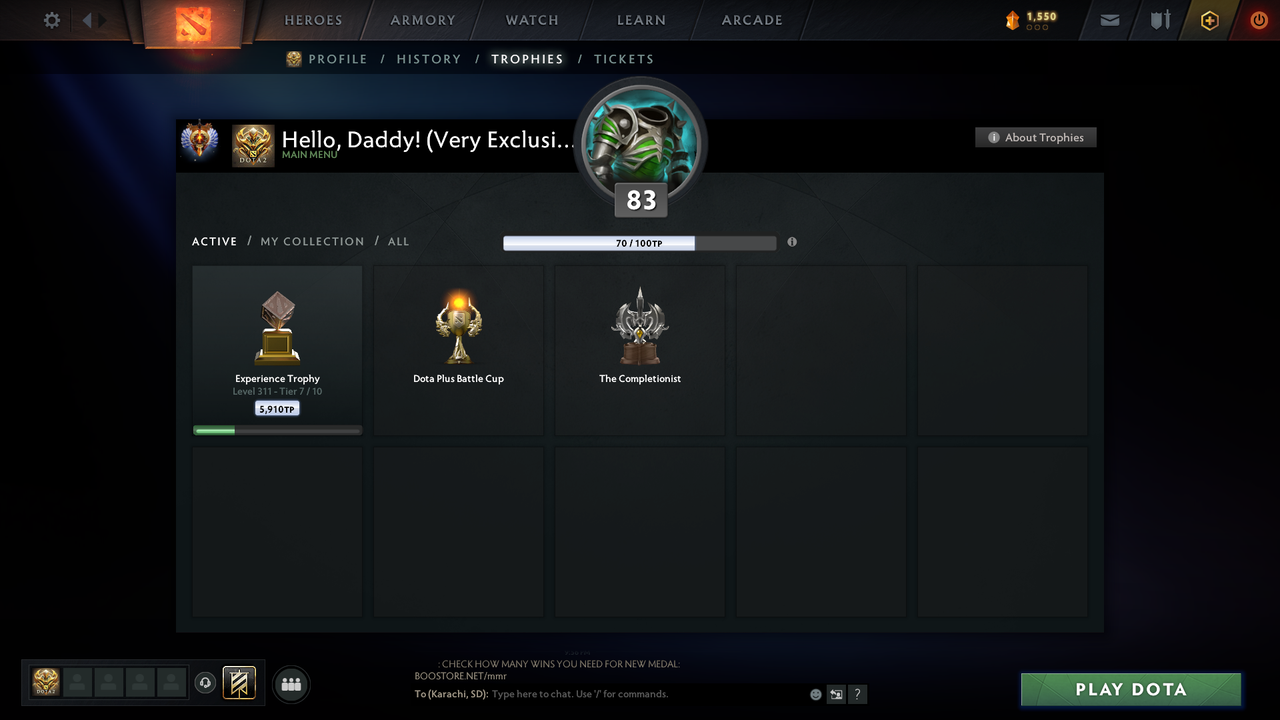Open the voice chat headset icon
The image size is (1280, 720).
point(207,683)
